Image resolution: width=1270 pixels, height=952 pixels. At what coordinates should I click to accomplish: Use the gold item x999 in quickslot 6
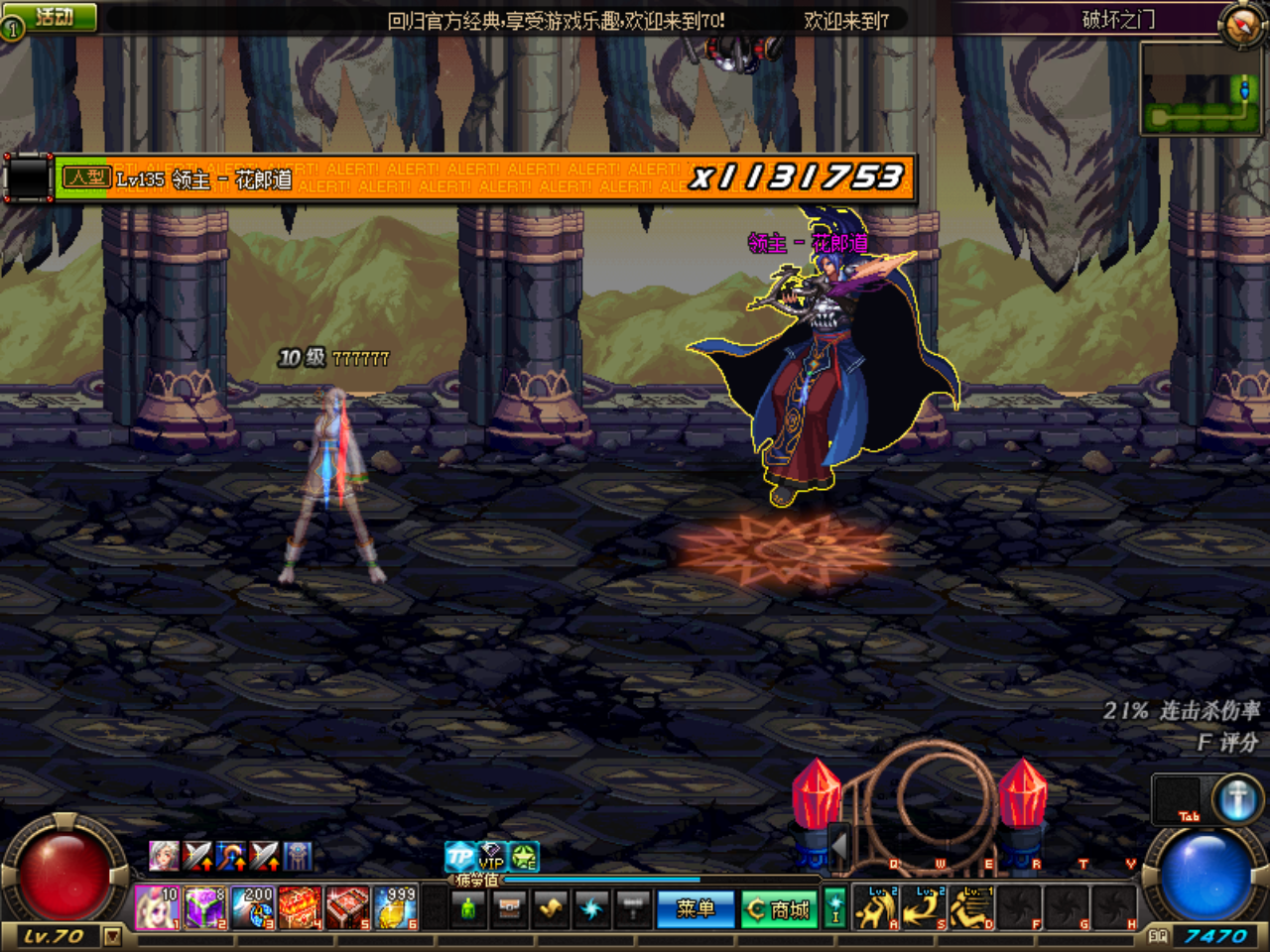coord(397,905)
